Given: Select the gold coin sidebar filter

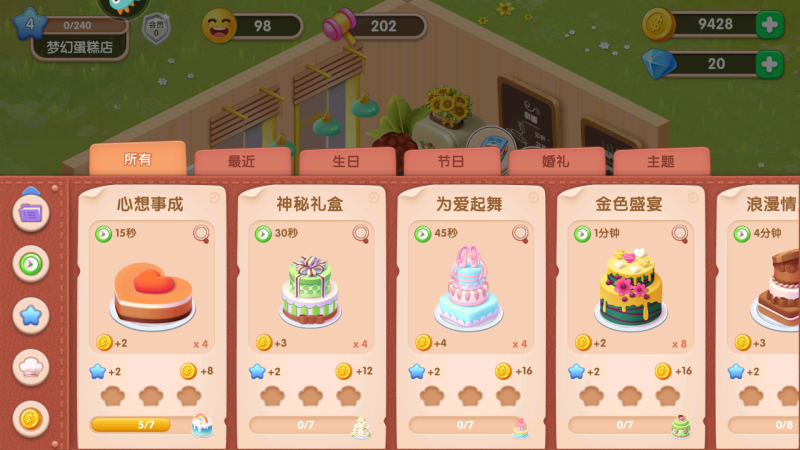Looking at the screenshot, I should point(31,417).
